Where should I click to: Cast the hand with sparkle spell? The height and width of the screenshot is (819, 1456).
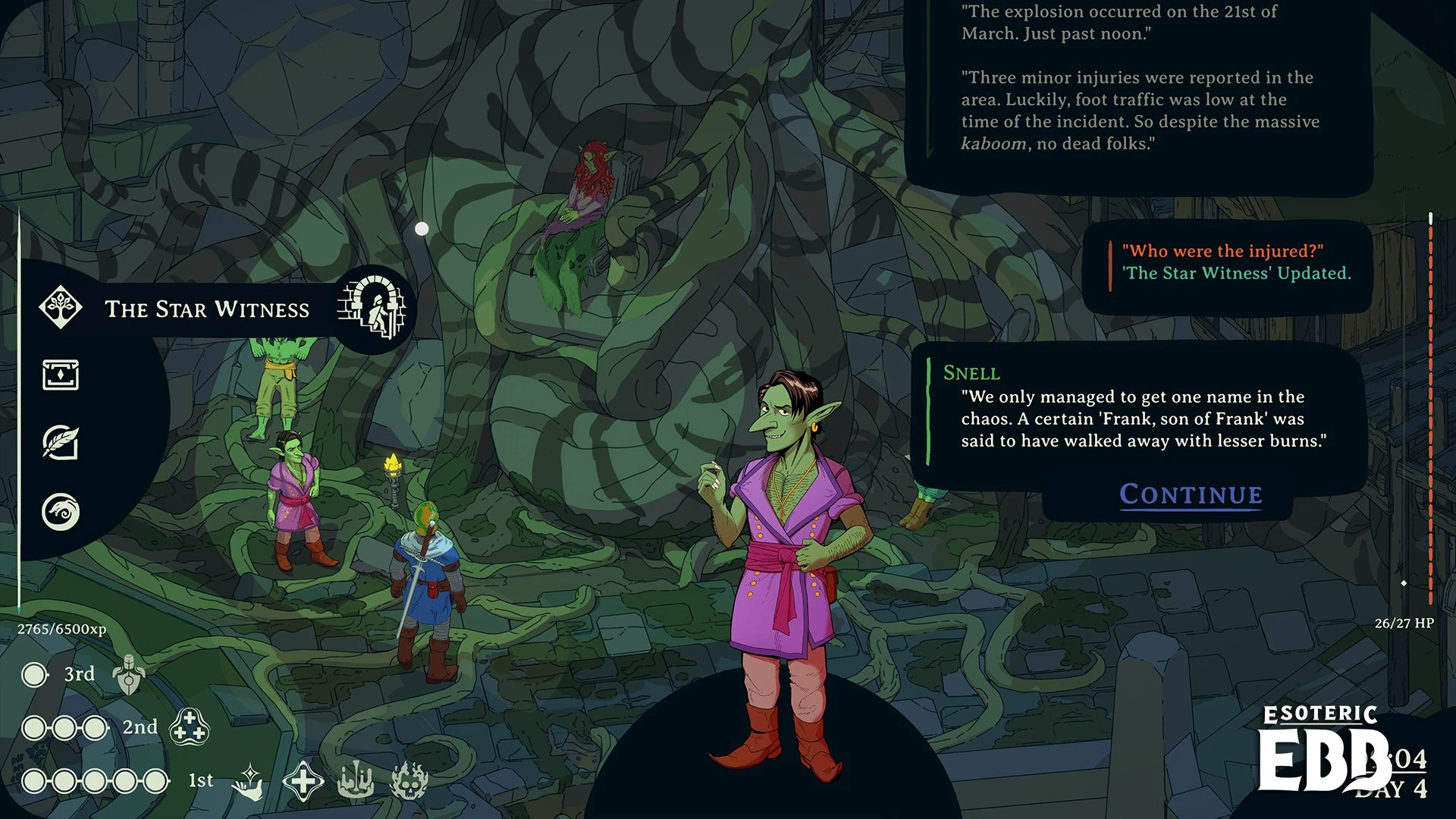(x=249, y=781)
